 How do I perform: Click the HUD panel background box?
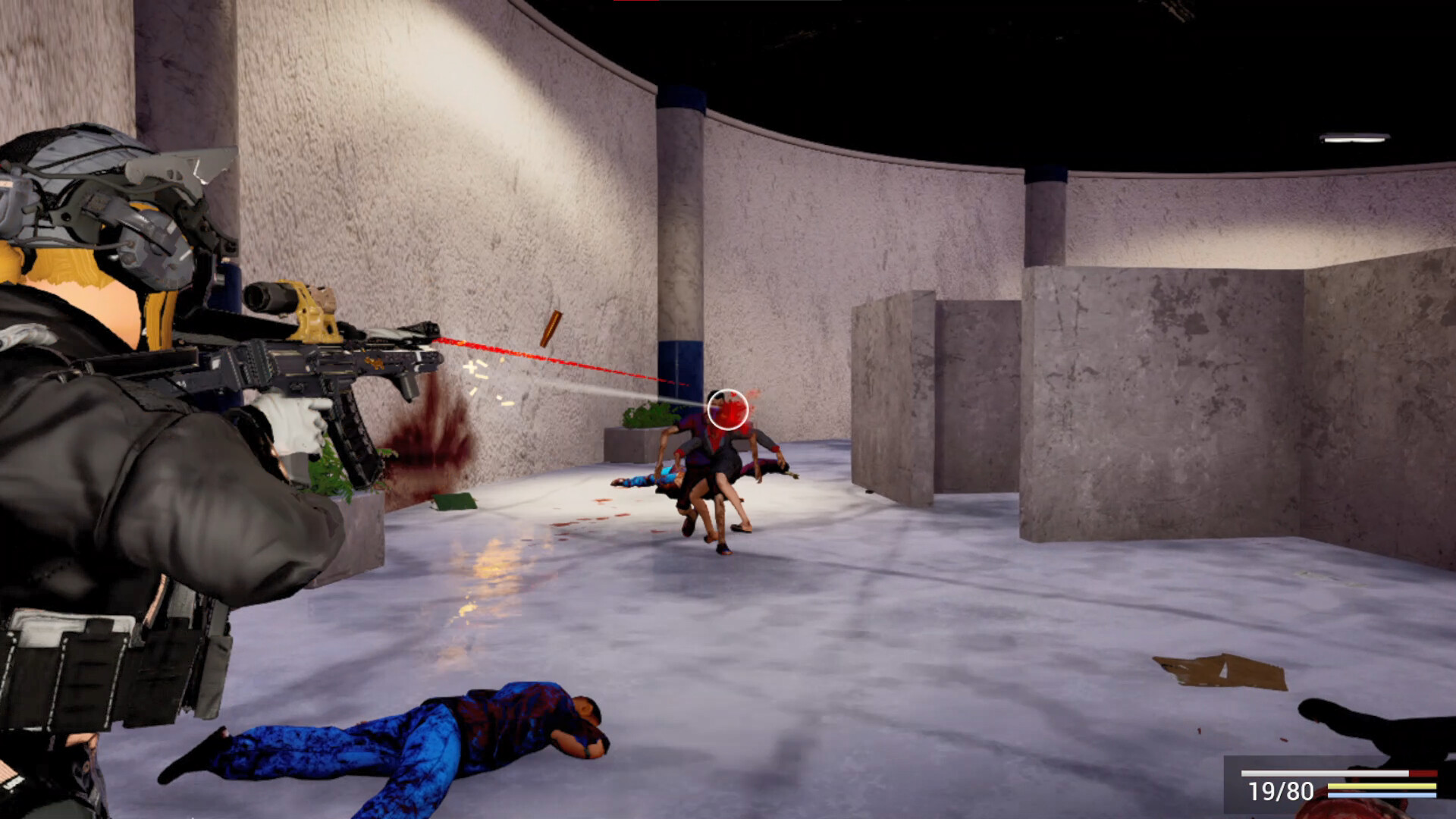tap(1289, 785)
